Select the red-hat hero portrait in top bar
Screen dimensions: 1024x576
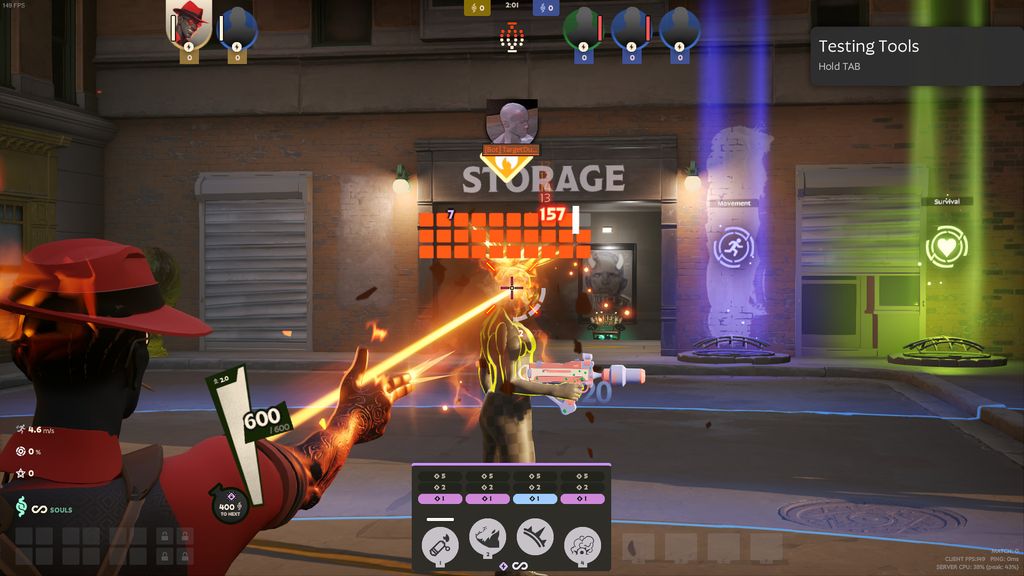tap(188, 24)
